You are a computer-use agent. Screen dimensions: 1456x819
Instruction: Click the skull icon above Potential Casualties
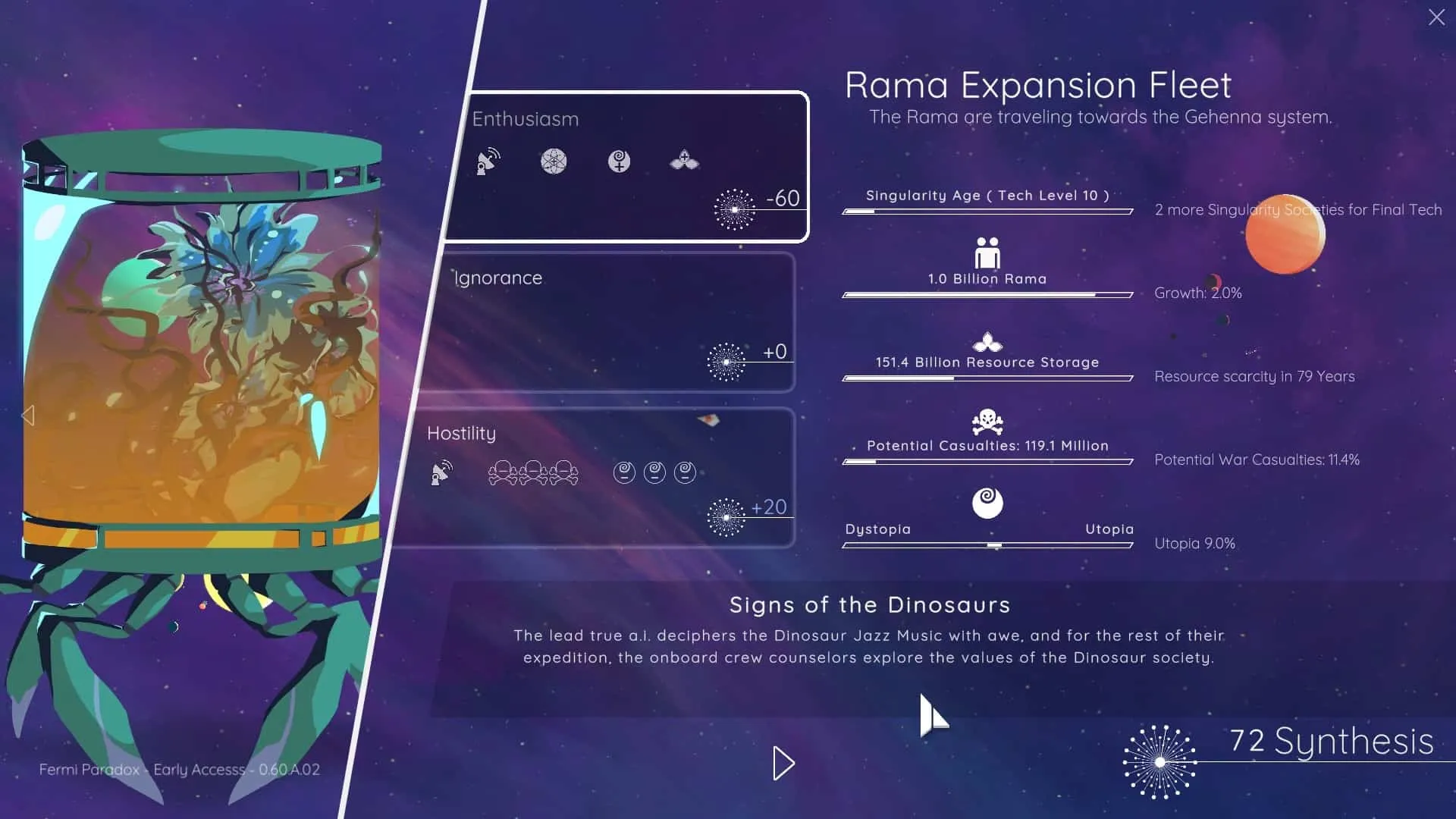[x=986, y=422]
